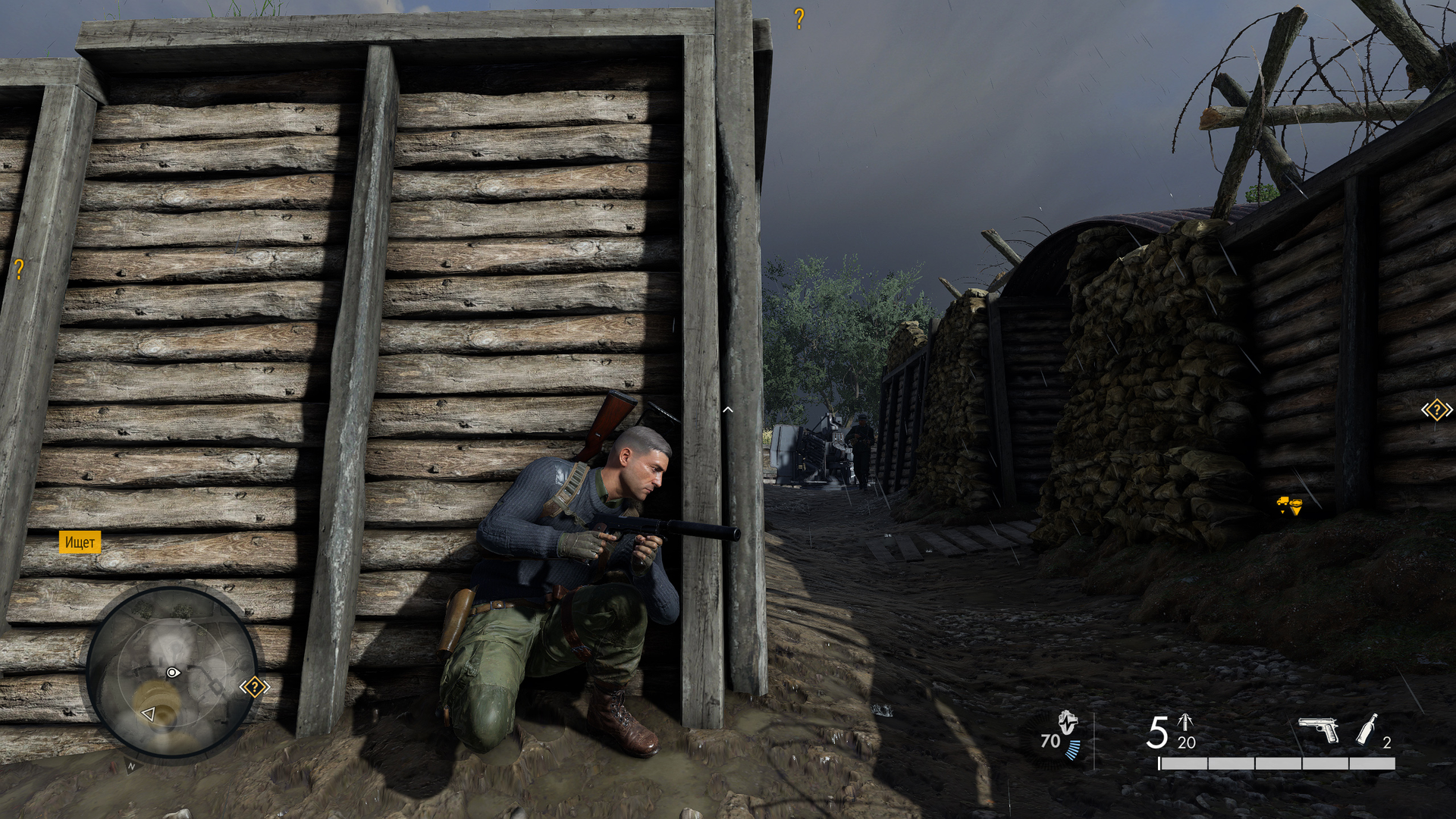Screen dimensions: 1456x819
Task: Click the white player arrow on the minimap
Action: tap(149, 714)
